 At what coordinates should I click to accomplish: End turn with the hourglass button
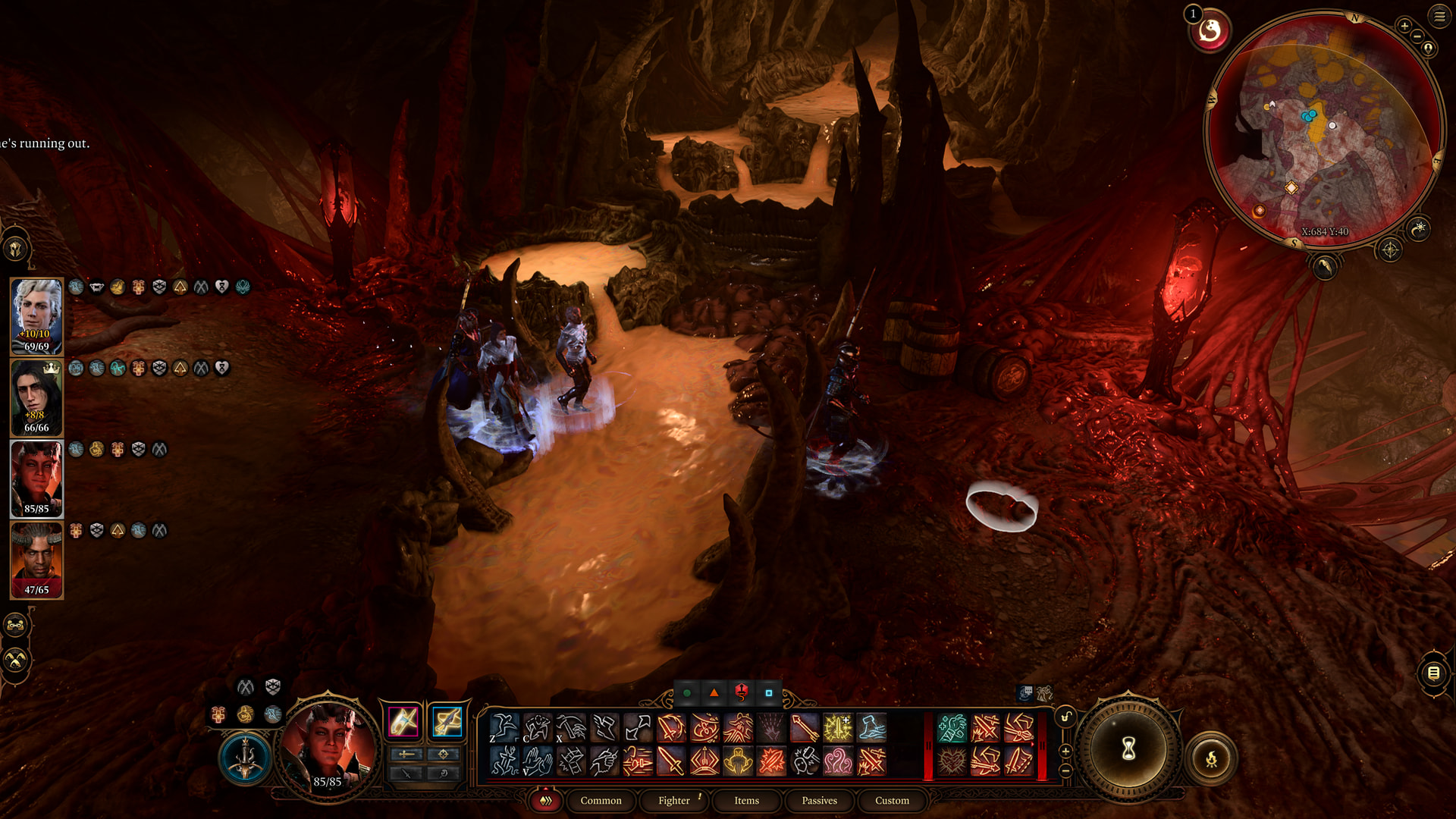tap(1128, 749)
